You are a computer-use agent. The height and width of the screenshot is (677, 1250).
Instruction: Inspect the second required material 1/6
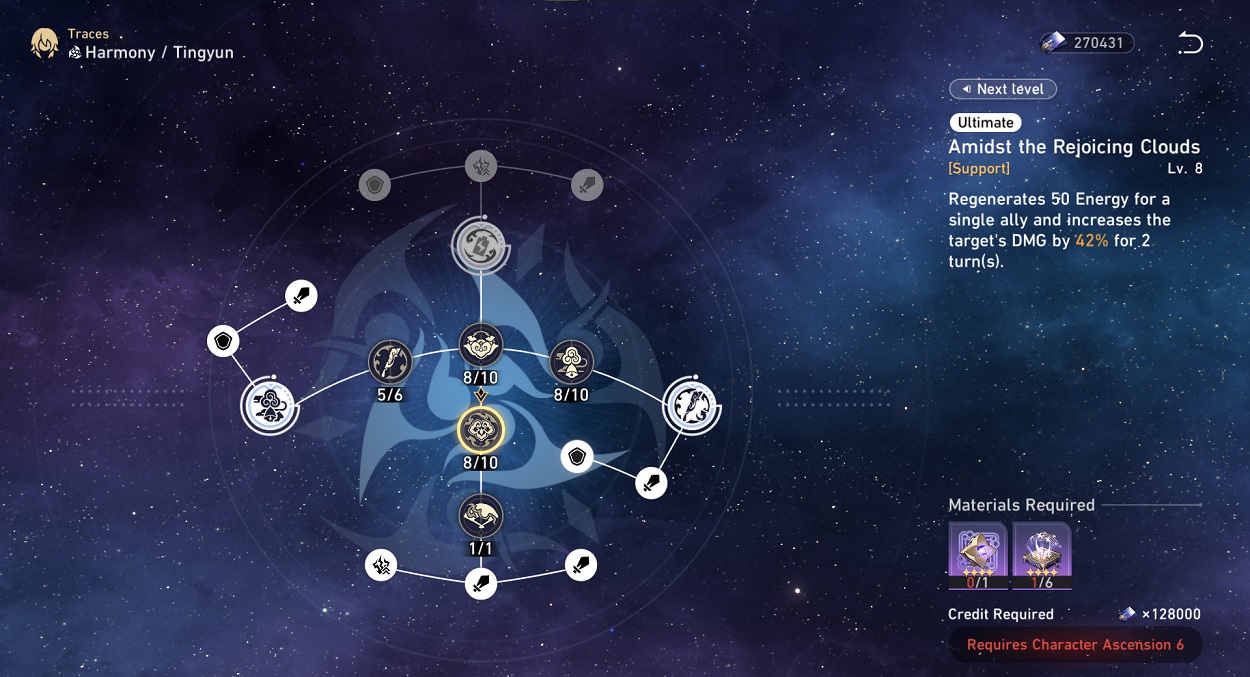point(1042,554)
